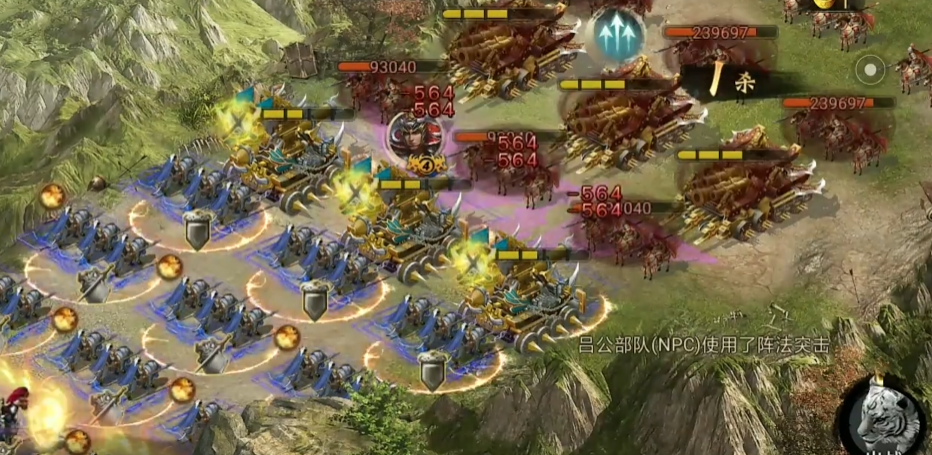Tap the floating white circle assistive button
Screen dimensions: 932x455
point(871,71)
